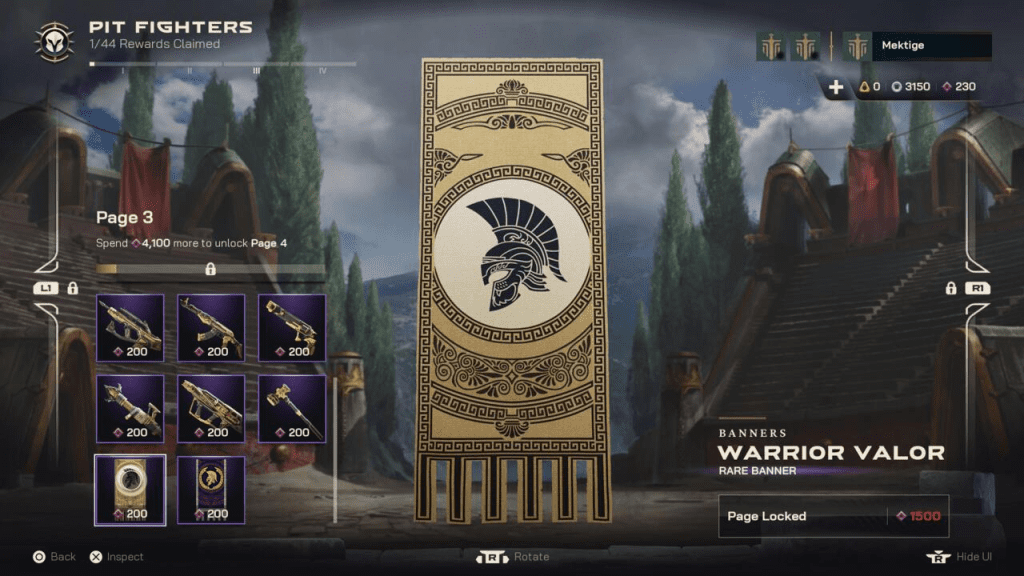
Task: Click the Inspect option
Action: (116, 557)
